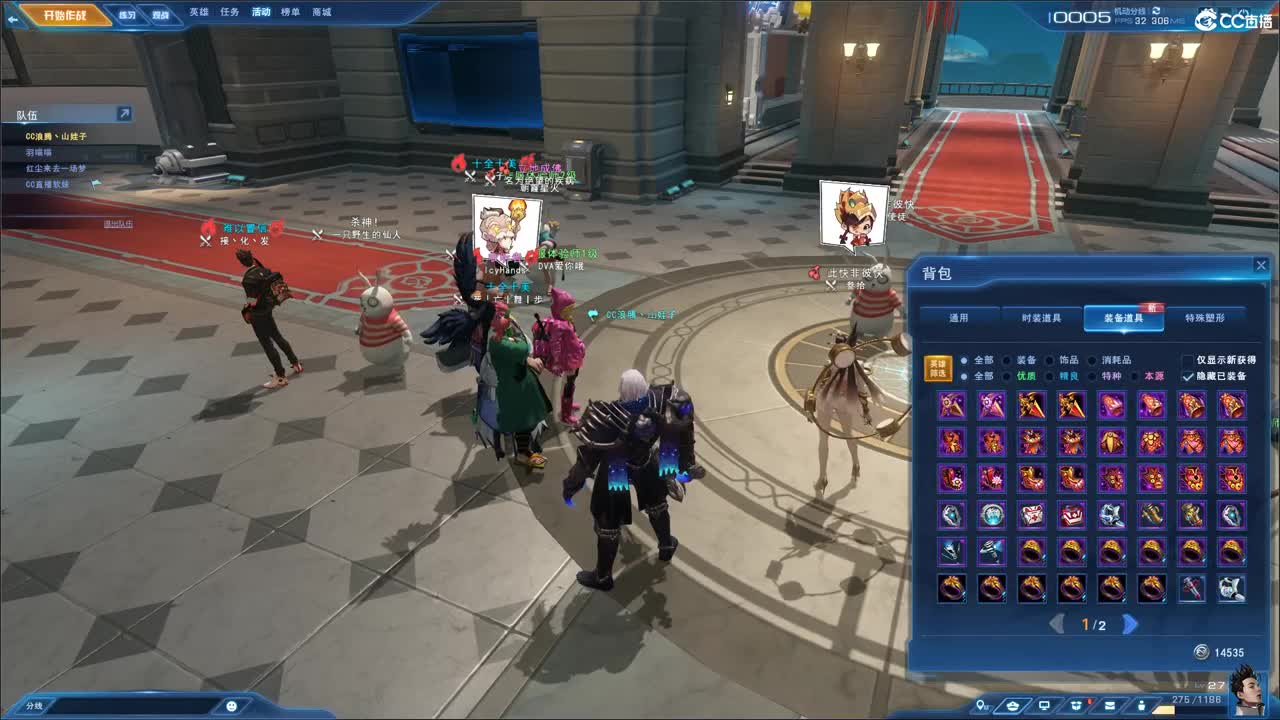
Task: Switch to the 时装道具 costume items tab
Action: (1042, 318)
